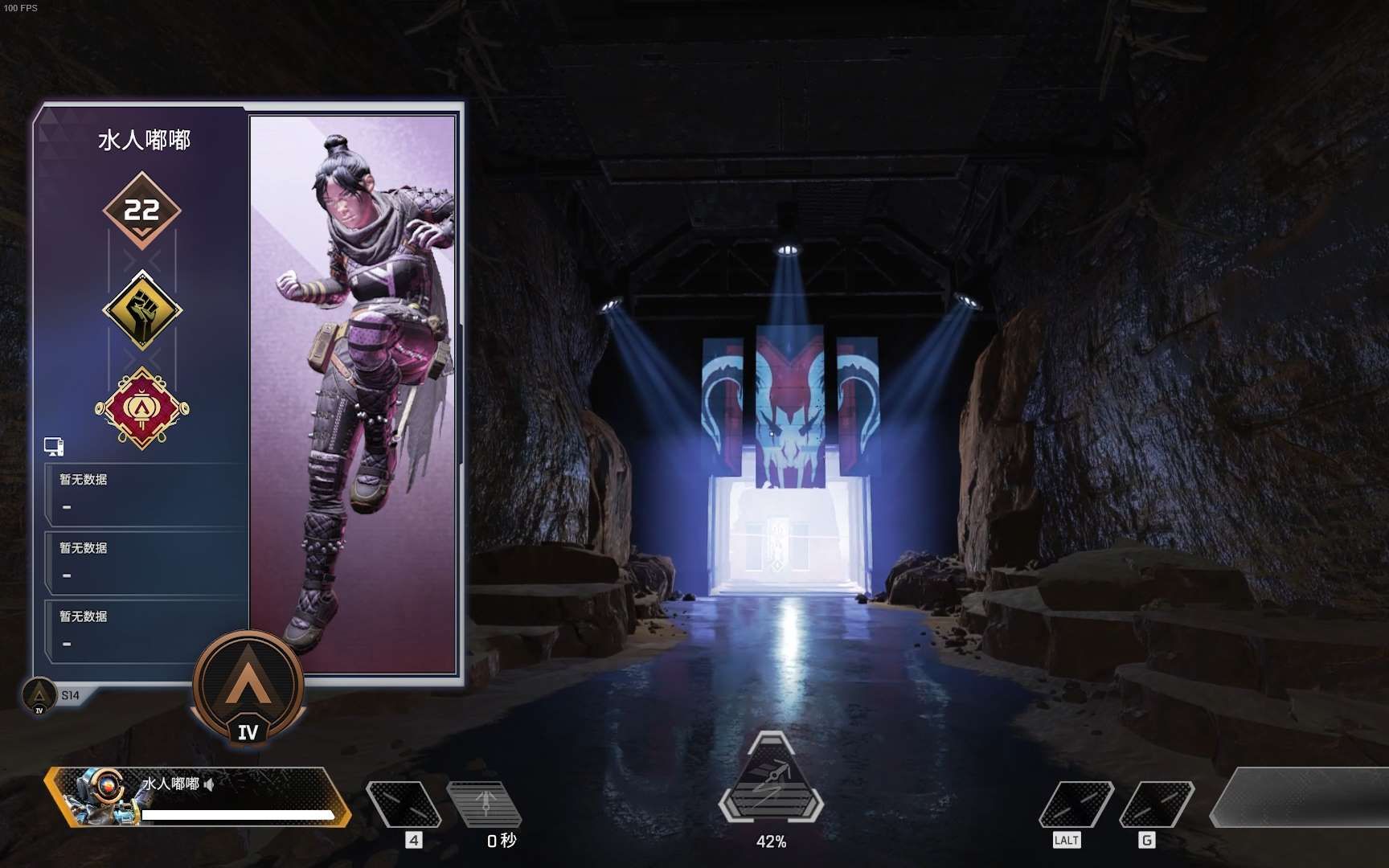Click the player name 水人嘟嘟 on banner

point(144,141)
